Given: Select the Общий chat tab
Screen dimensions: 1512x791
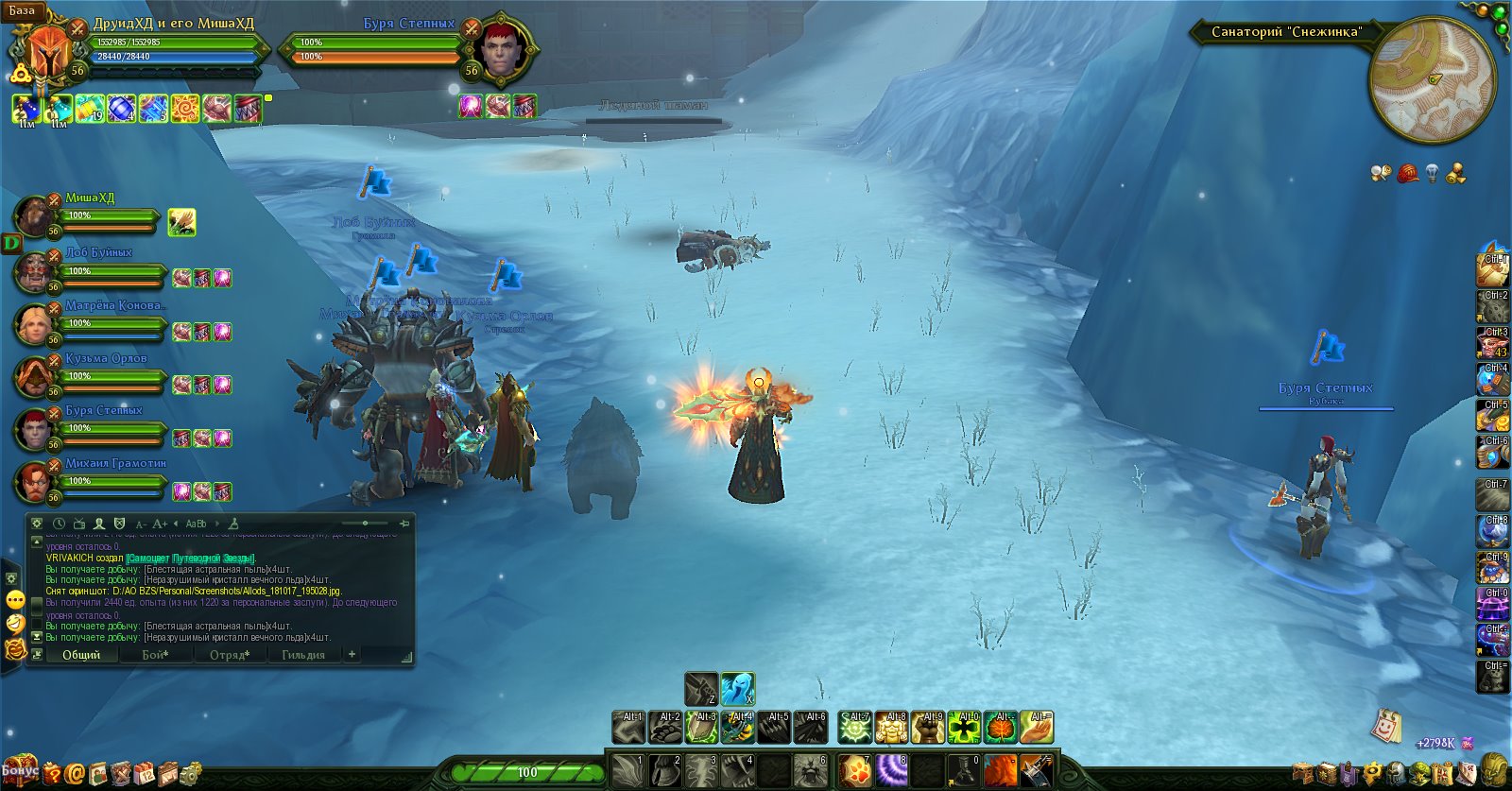Looking at the screenshot, I should tap(81, 654).
